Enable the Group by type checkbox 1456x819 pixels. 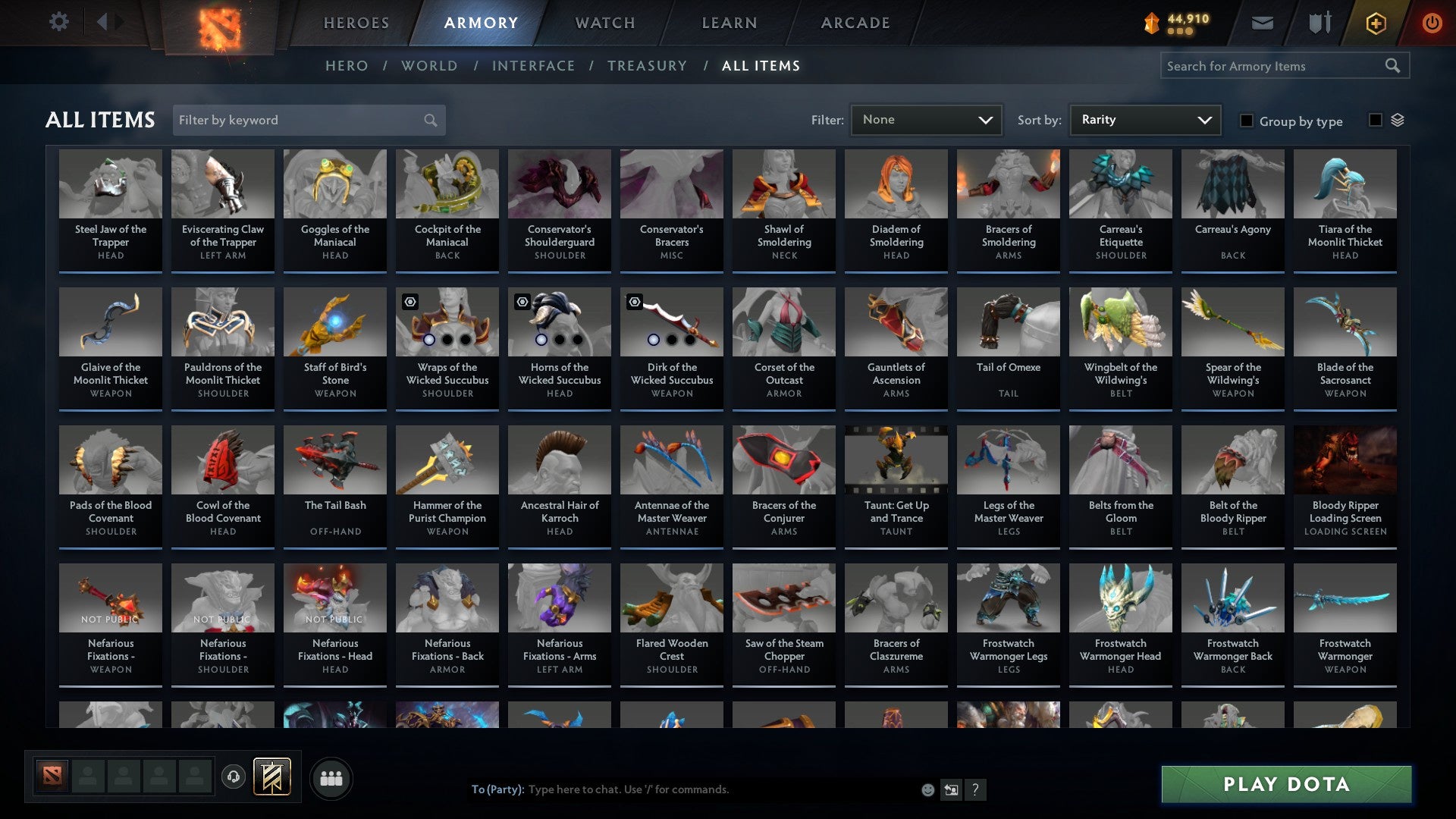(1247, 121)
